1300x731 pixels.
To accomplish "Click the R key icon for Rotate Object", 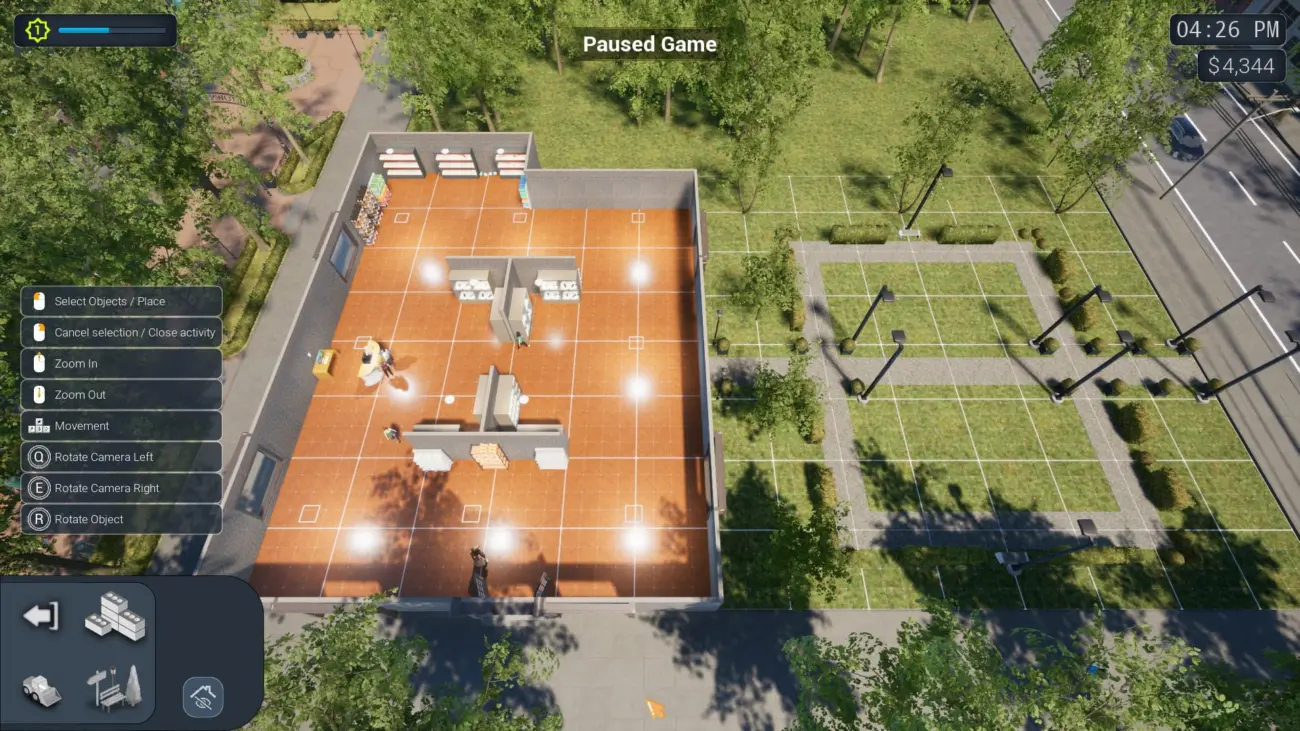I will tap(37, 519).
